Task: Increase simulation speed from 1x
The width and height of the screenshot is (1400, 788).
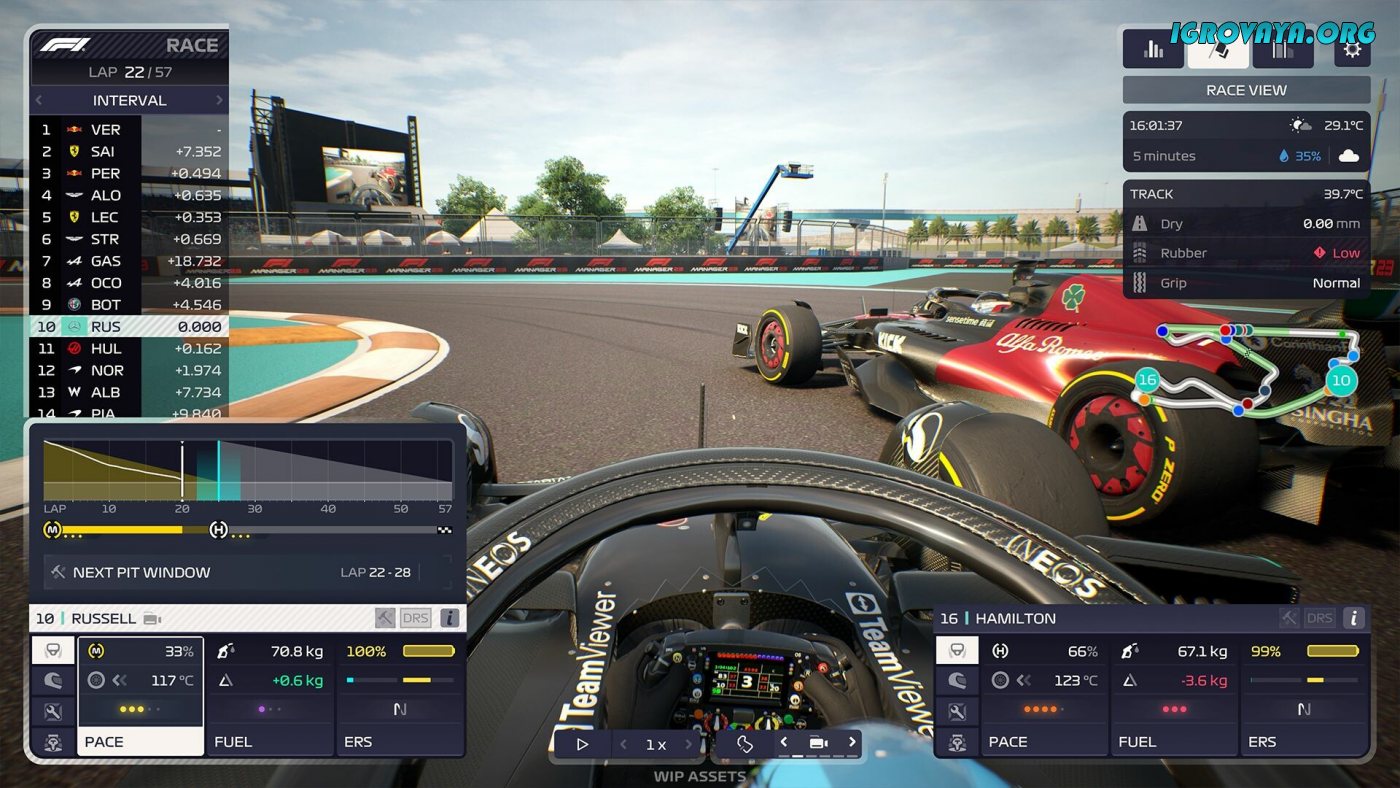Action: [688, 744]
